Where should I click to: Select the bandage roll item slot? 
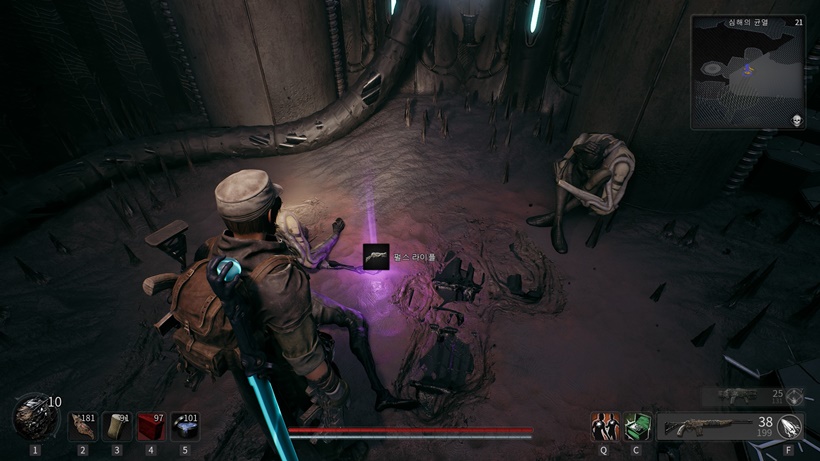click(x=116, y=426)
